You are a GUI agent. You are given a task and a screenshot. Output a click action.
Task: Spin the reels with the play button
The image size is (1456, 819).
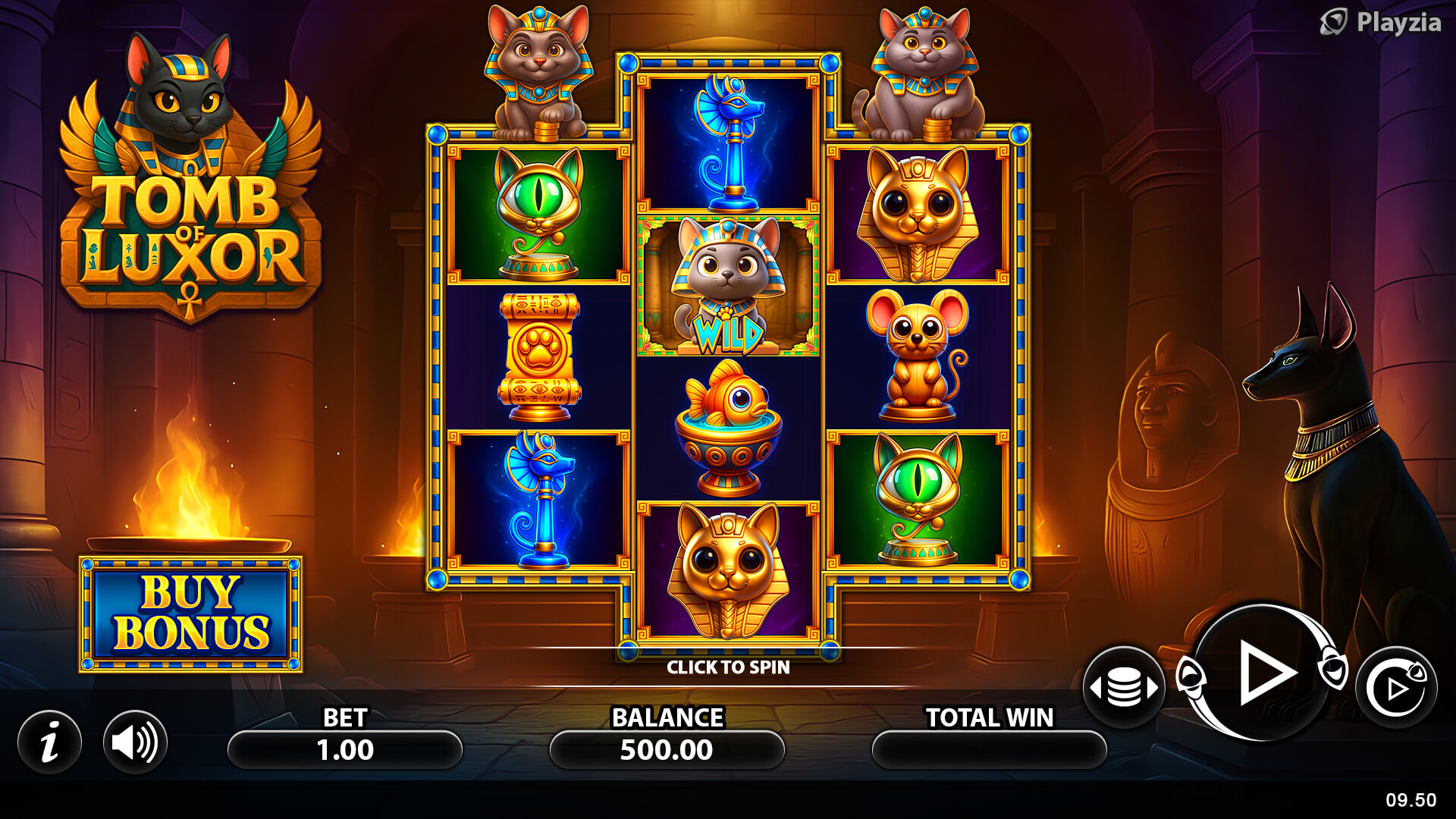point(1262,673)
